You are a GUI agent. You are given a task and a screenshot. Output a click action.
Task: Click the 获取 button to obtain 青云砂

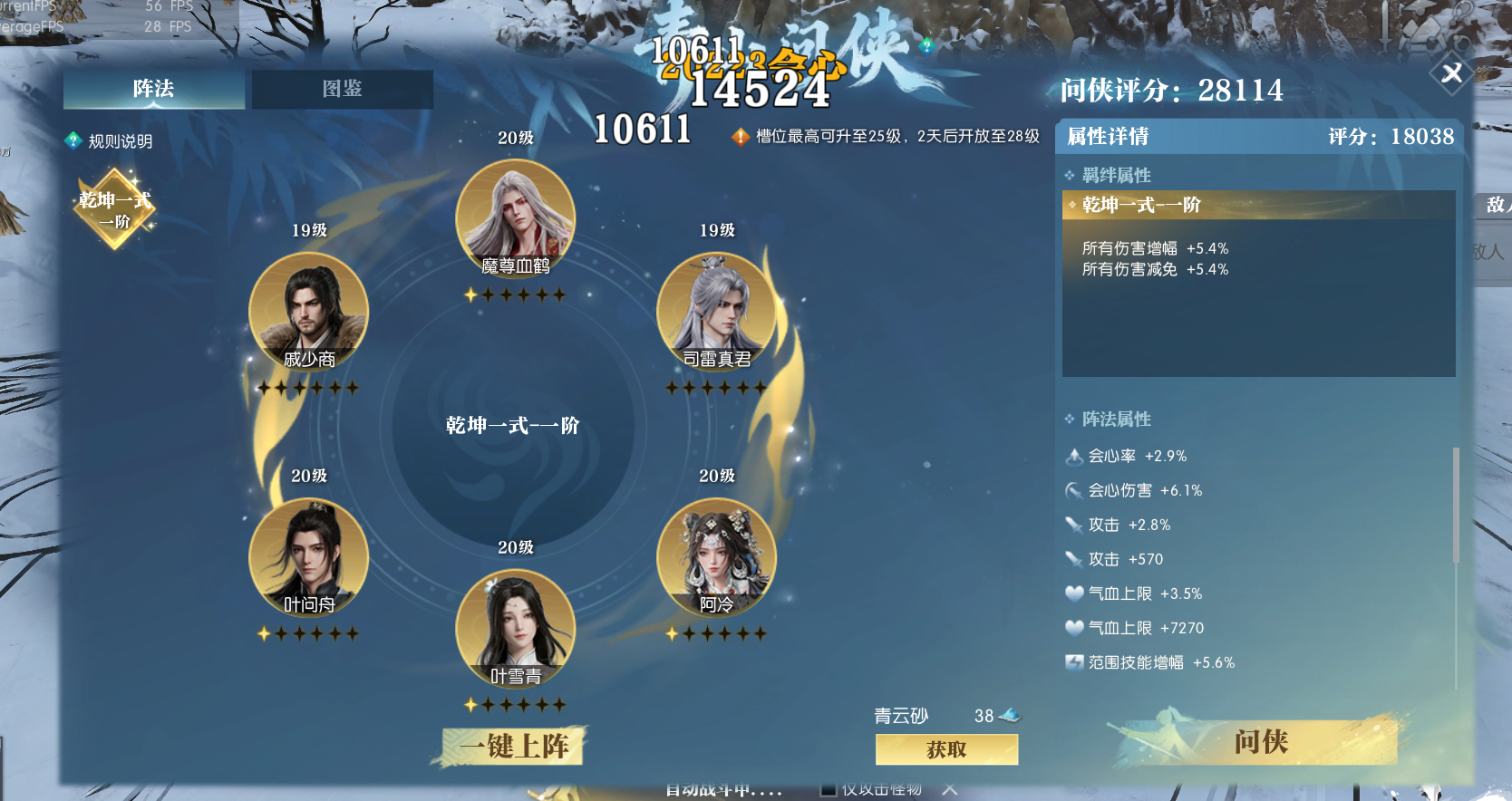pos(945,749)
